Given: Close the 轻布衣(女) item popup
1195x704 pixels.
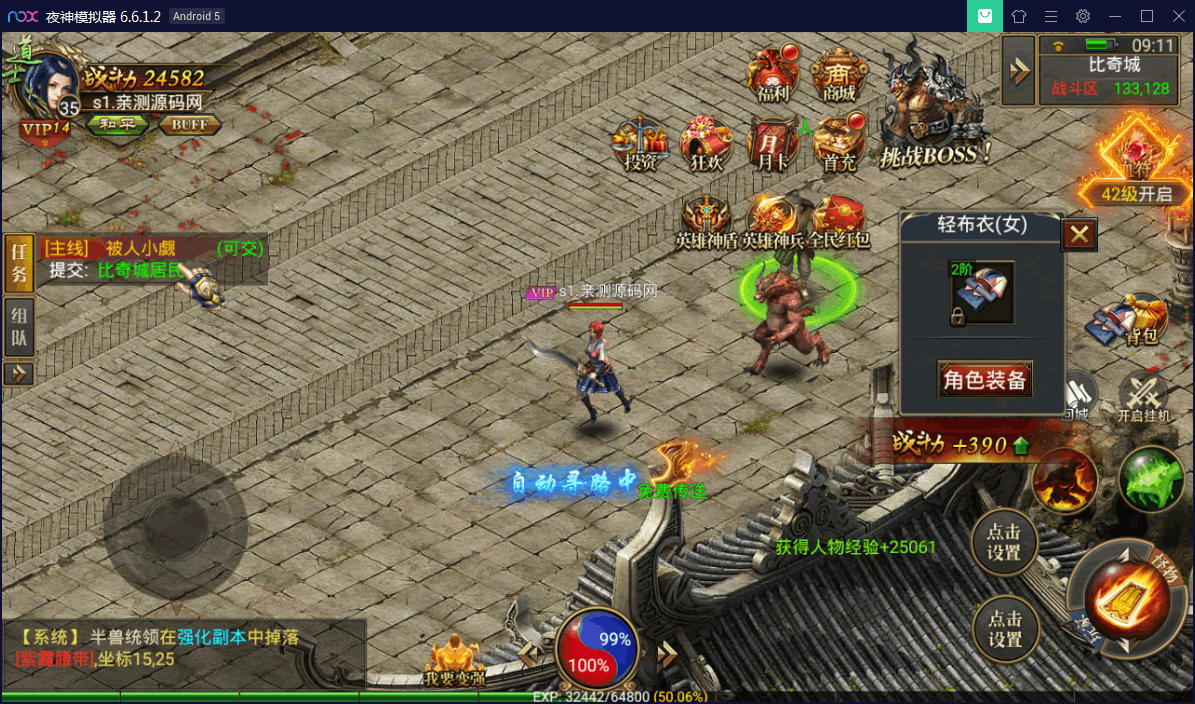Looking at the screenshot, I should coord(1079,235).
